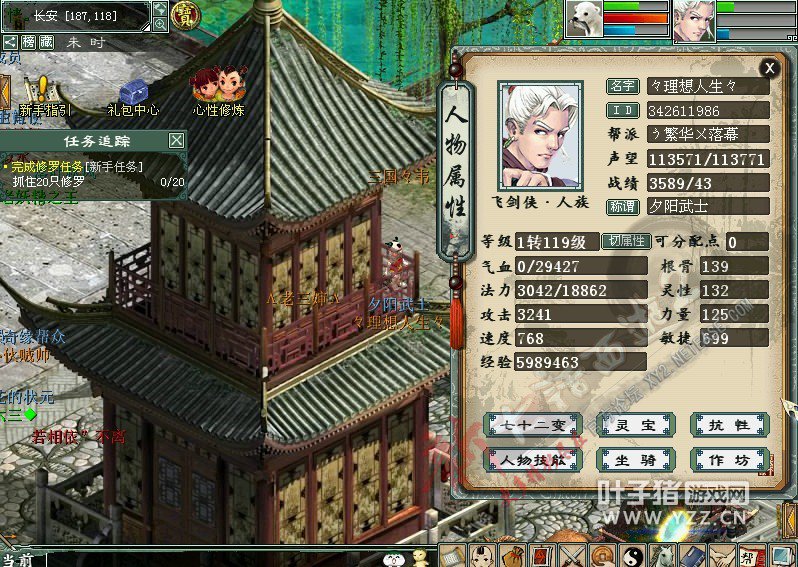This screenshot has height=567, width=798.
Task: Open 人物技能 character skills
Action: (532, 460)
